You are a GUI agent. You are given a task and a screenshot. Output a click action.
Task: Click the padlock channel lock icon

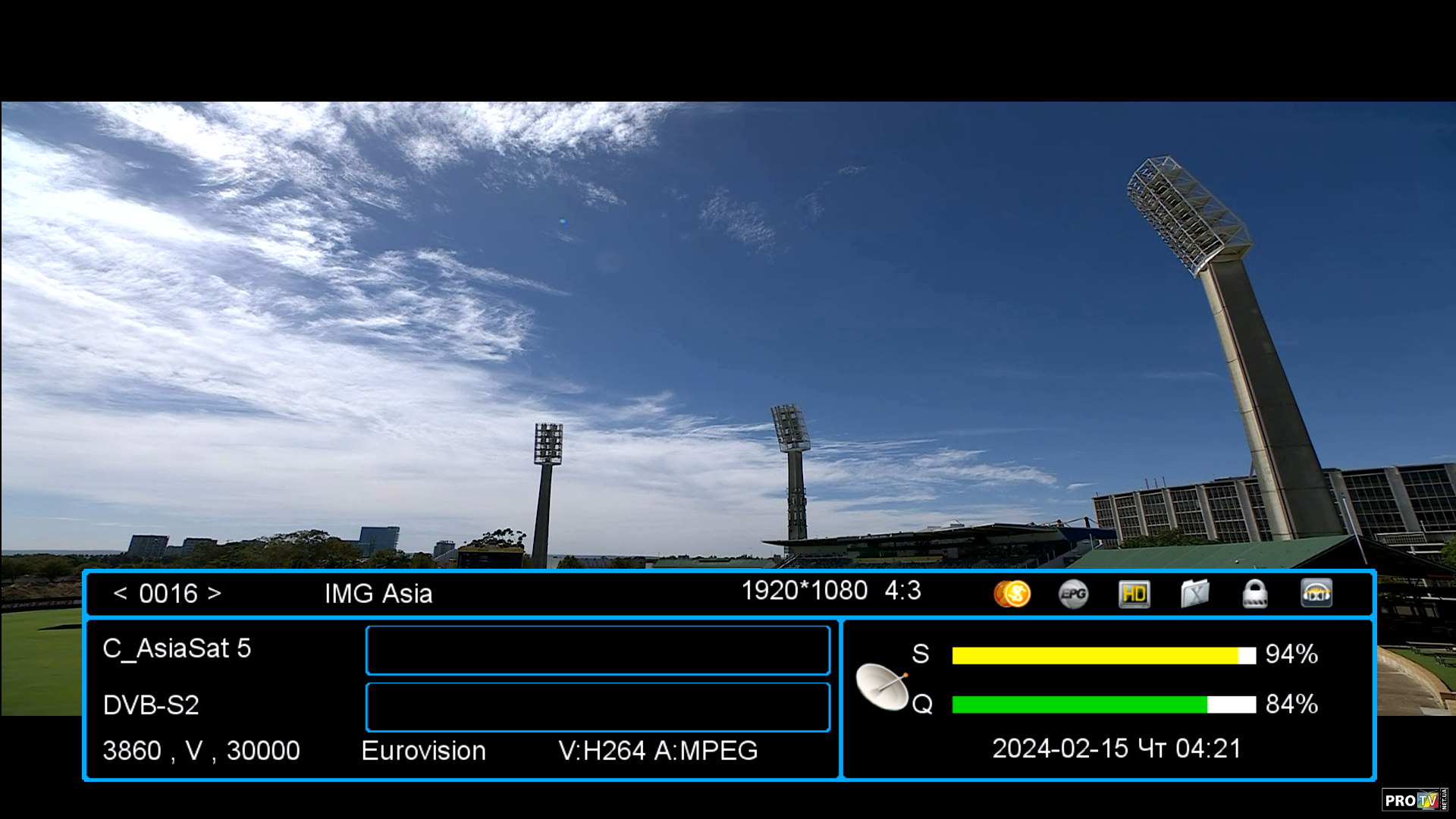click(x=1255, y=594)
